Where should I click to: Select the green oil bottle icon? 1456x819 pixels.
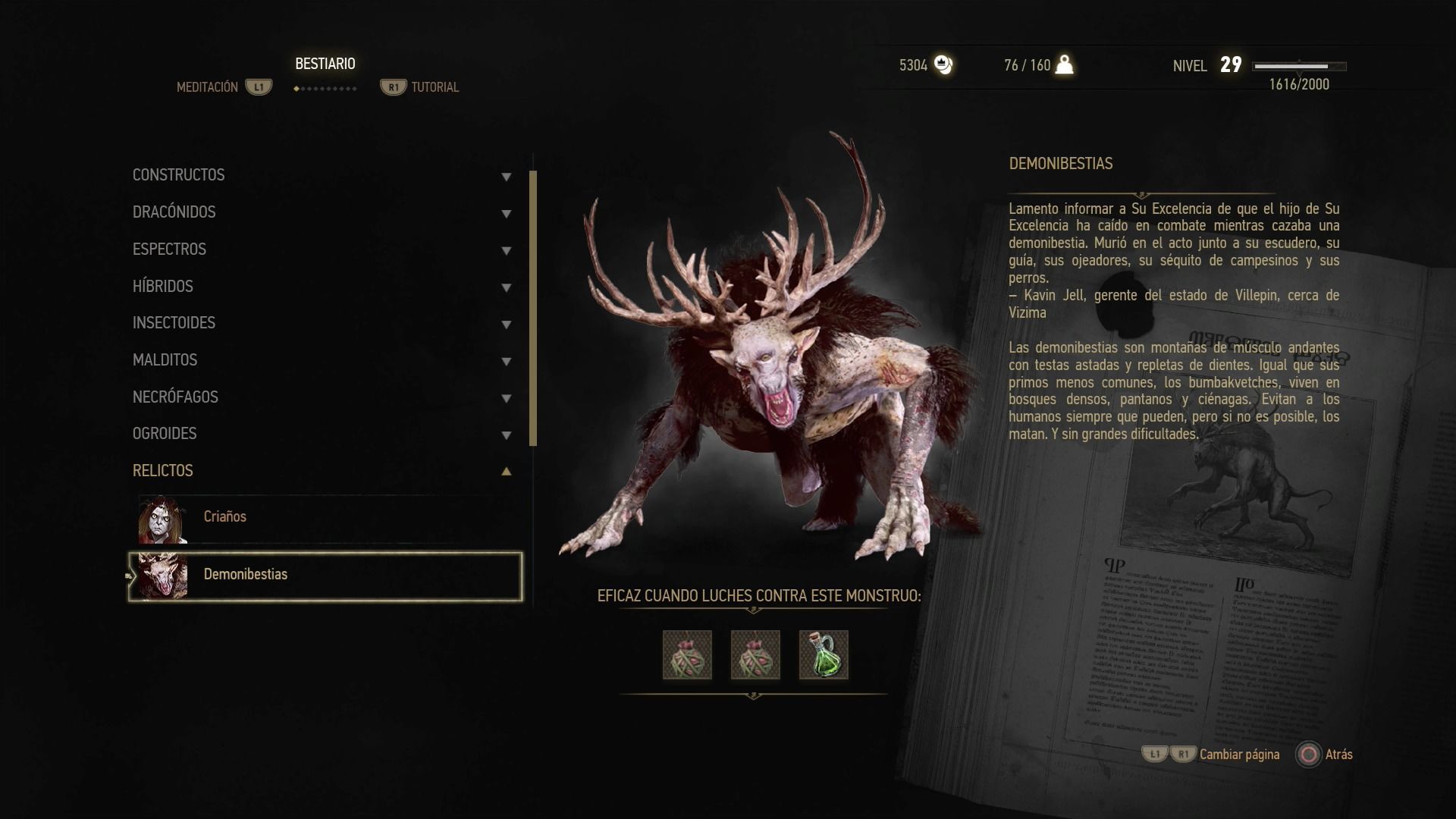click(824, 654)
